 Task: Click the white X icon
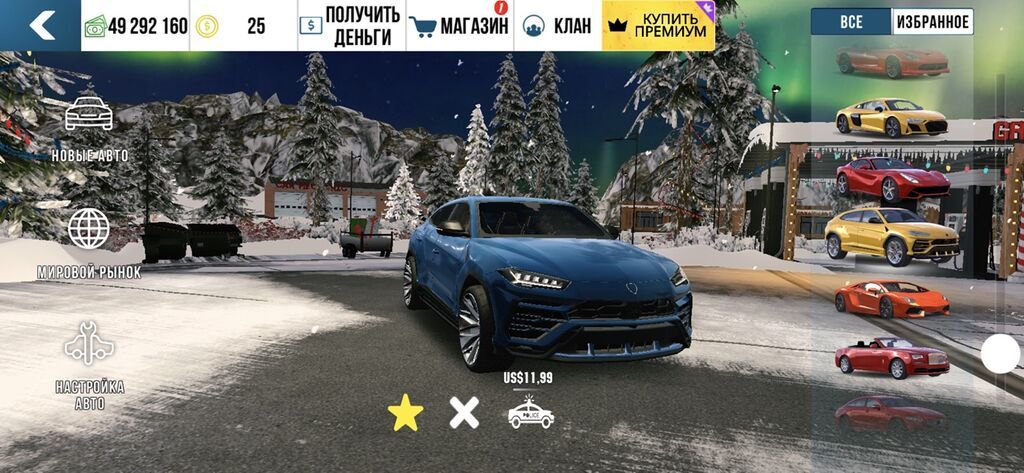pos(464,413)
